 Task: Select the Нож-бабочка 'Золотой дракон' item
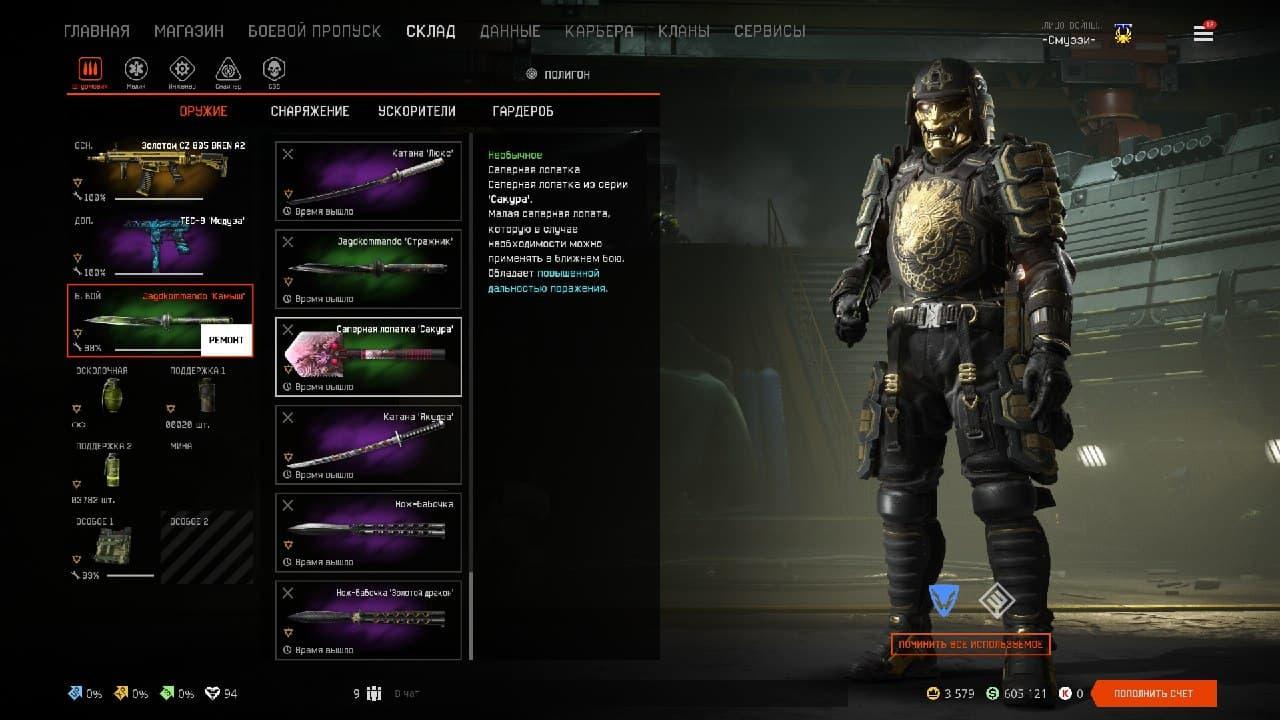[x=368, y=620]
